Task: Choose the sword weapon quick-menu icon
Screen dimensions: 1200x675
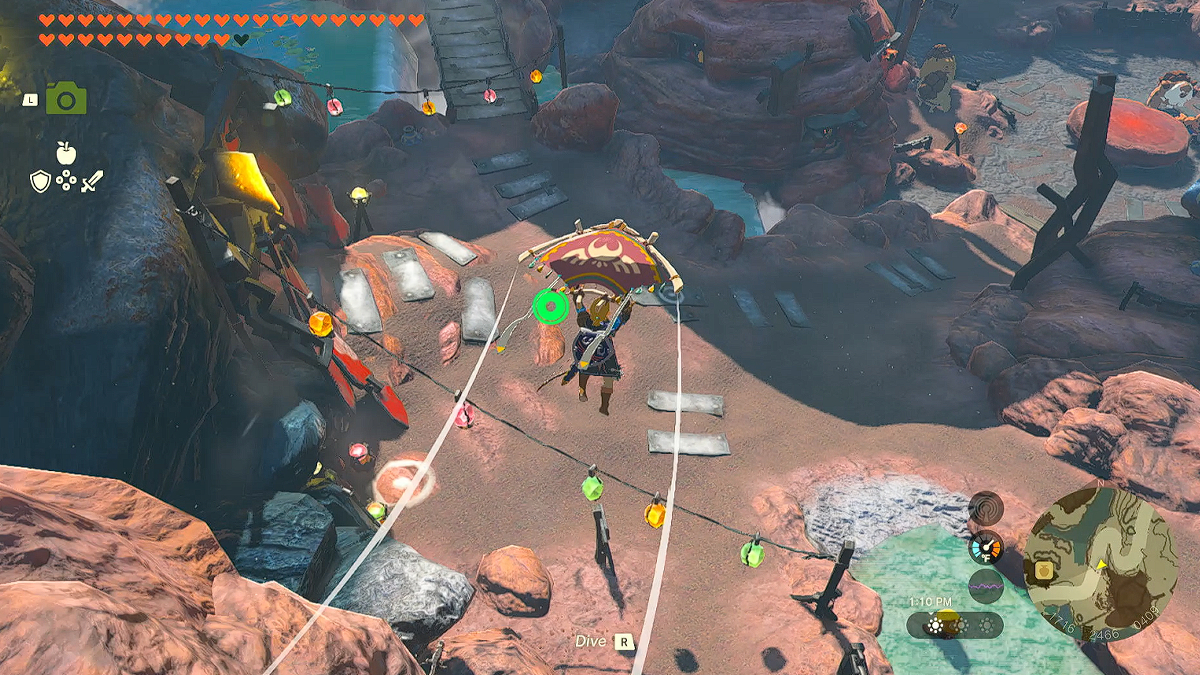Action: click(92, 181)
